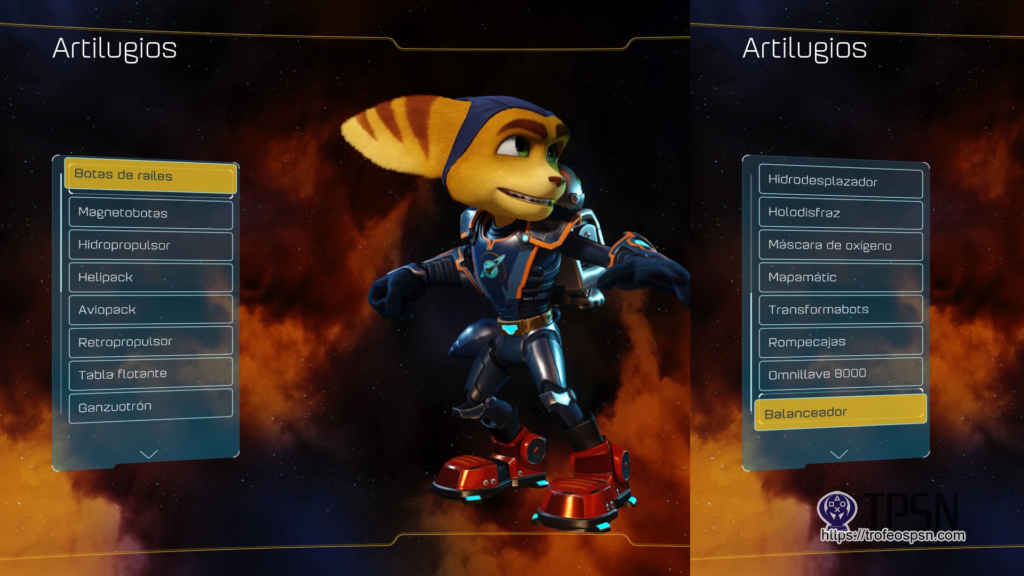The image size is (1024, 576).
Task: Select the Transformabots entry
Action: [840, 310]
